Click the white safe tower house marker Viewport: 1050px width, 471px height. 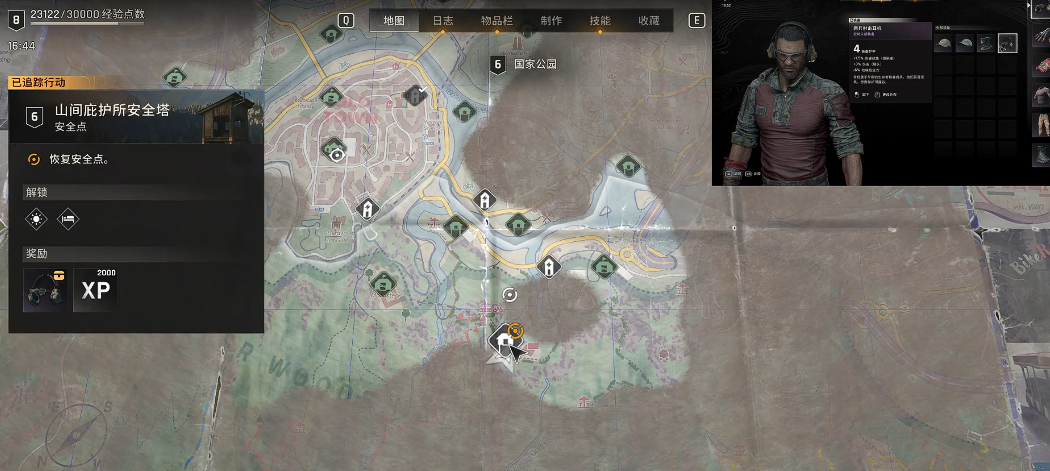pos(505,342)
